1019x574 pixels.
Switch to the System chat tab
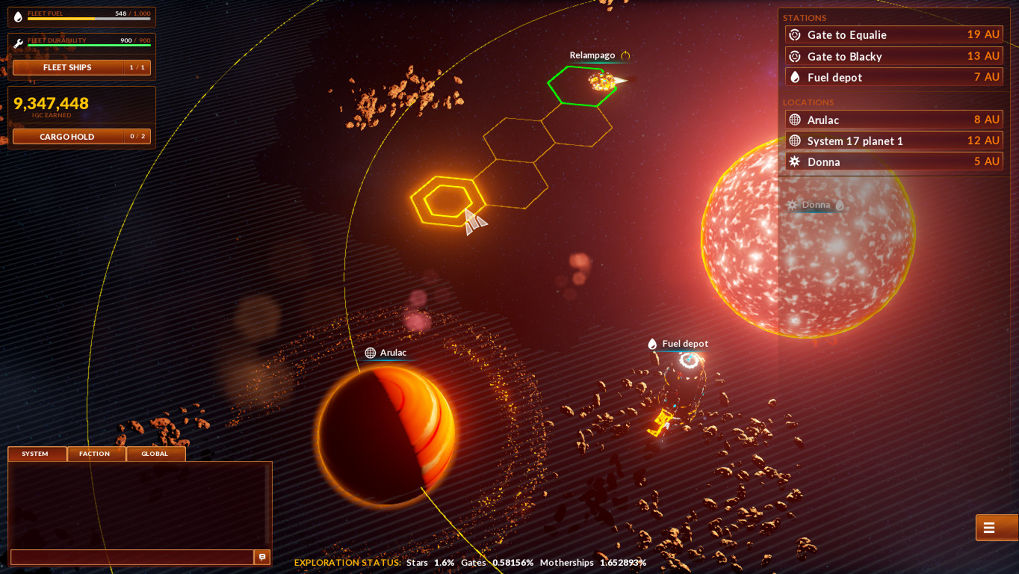pyautogui.click(x=36, y=454)
